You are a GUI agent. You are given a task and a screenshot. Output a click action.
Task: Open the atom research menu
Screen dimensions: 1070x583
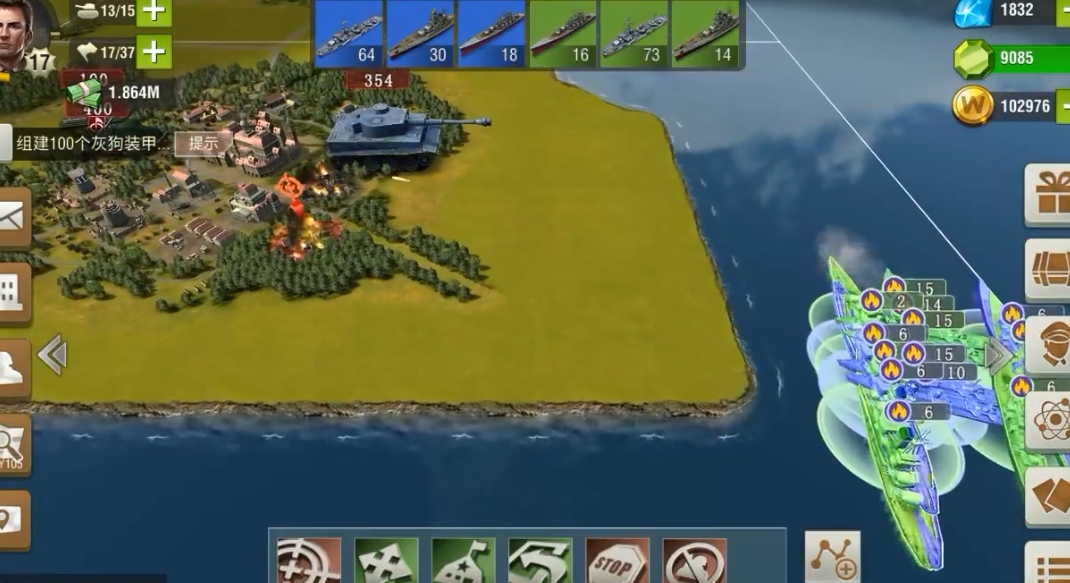click(x=1050, y=418)
